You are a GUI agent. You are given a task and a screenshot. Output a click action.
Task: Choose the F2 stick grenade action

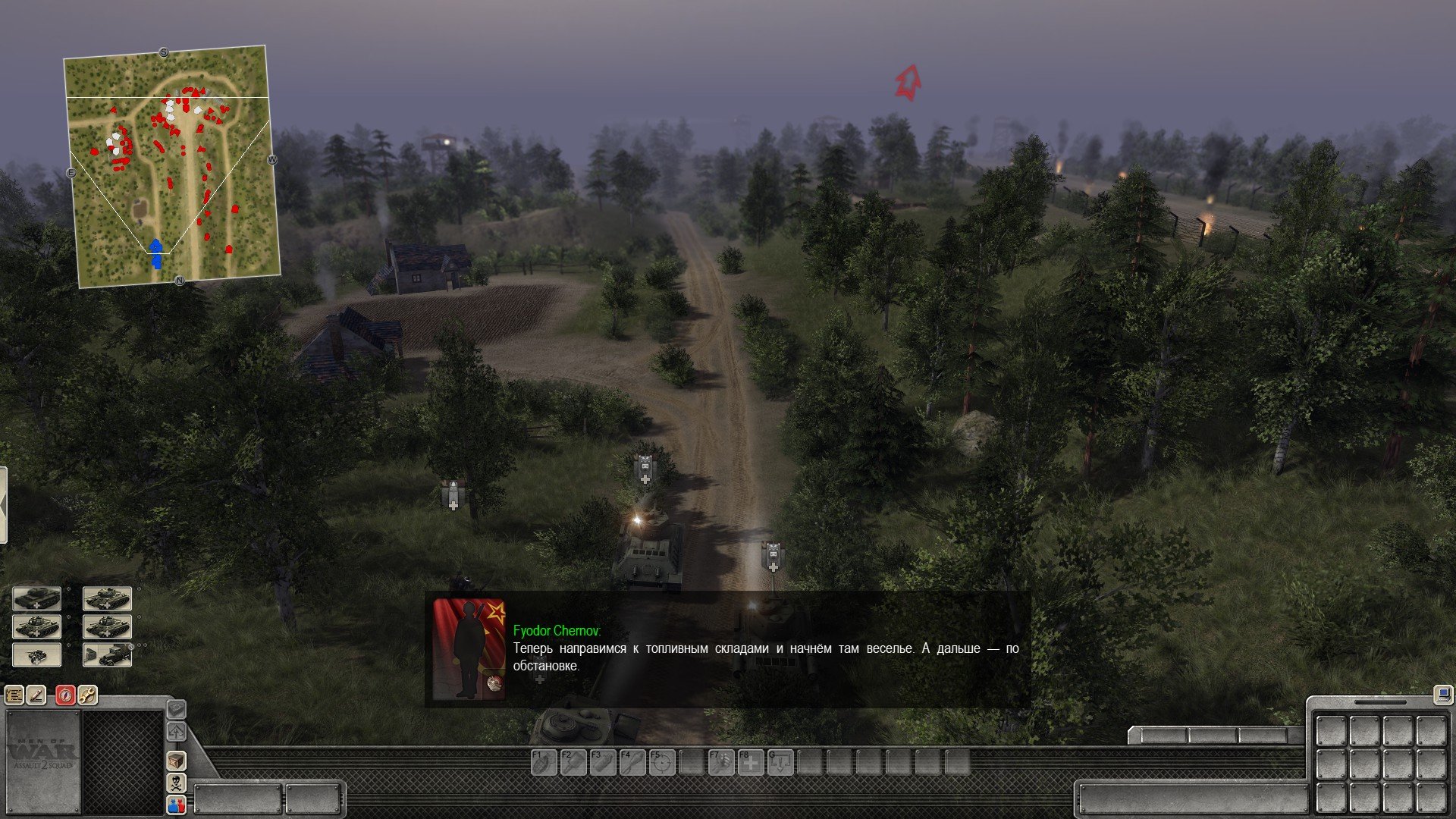(x=573, y=762)
